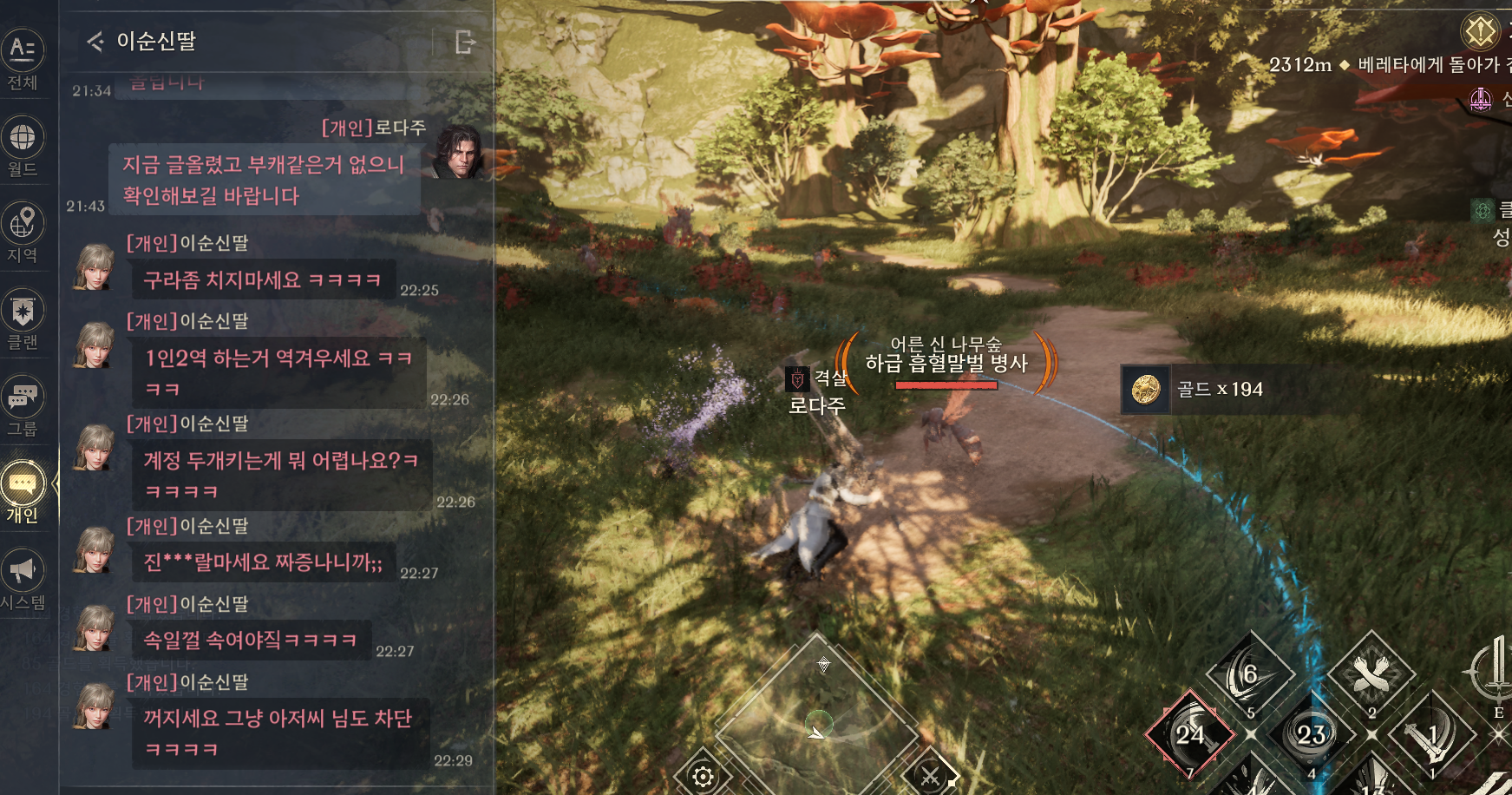Screen dimensions: 1512x795
Task: Show the 시스템 message tab
Action: [x=23, y=580]
